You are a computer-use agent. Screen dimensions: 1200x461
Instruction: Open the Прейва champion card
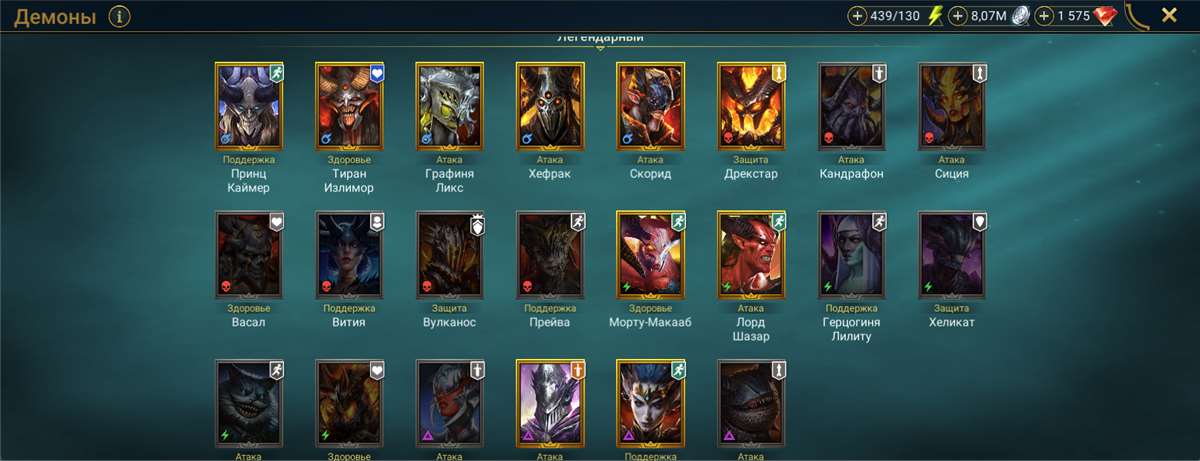550,254
